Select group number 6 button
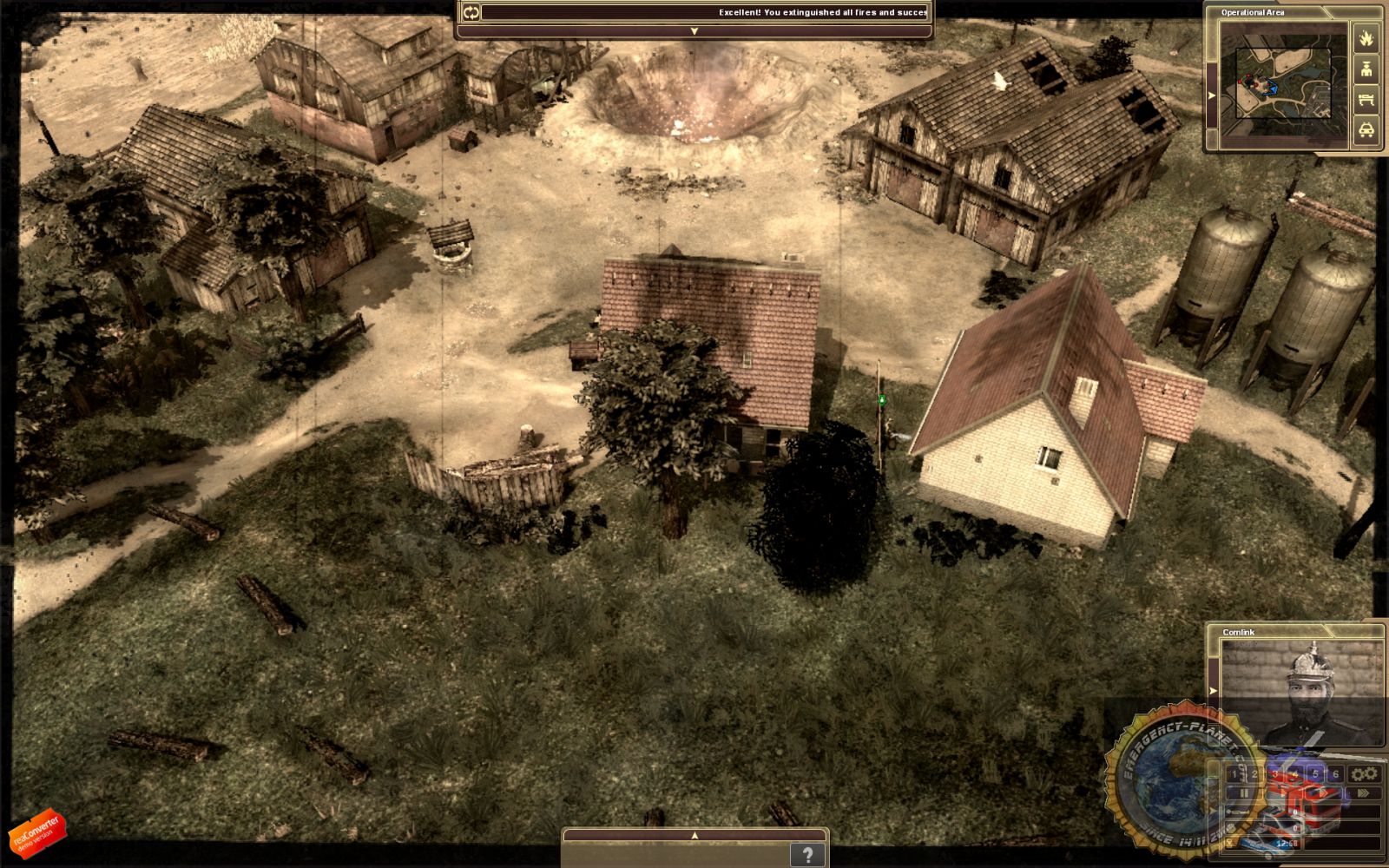The width and height of the screenshot is (1389, 868). (x=1335, y=774)
